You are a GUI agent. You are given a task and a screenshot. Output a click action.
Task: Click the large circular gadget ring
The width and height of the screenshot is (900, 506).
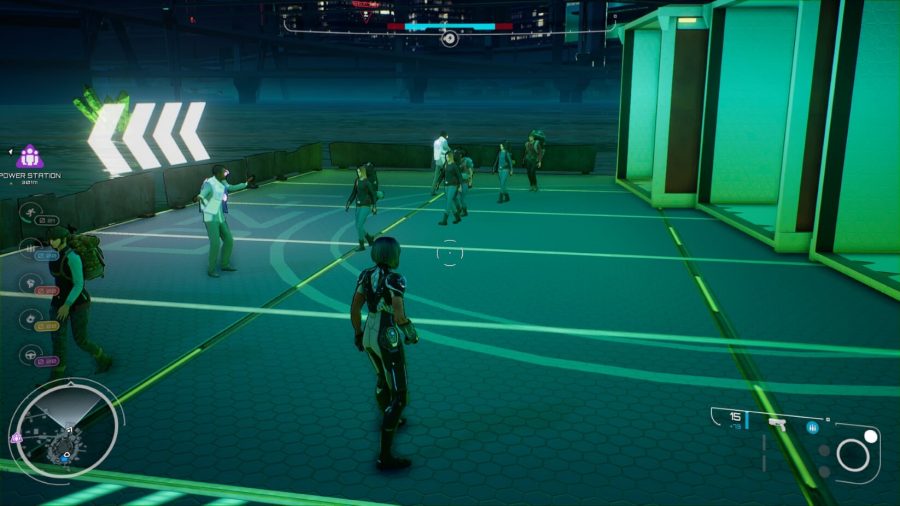point(853,455)
